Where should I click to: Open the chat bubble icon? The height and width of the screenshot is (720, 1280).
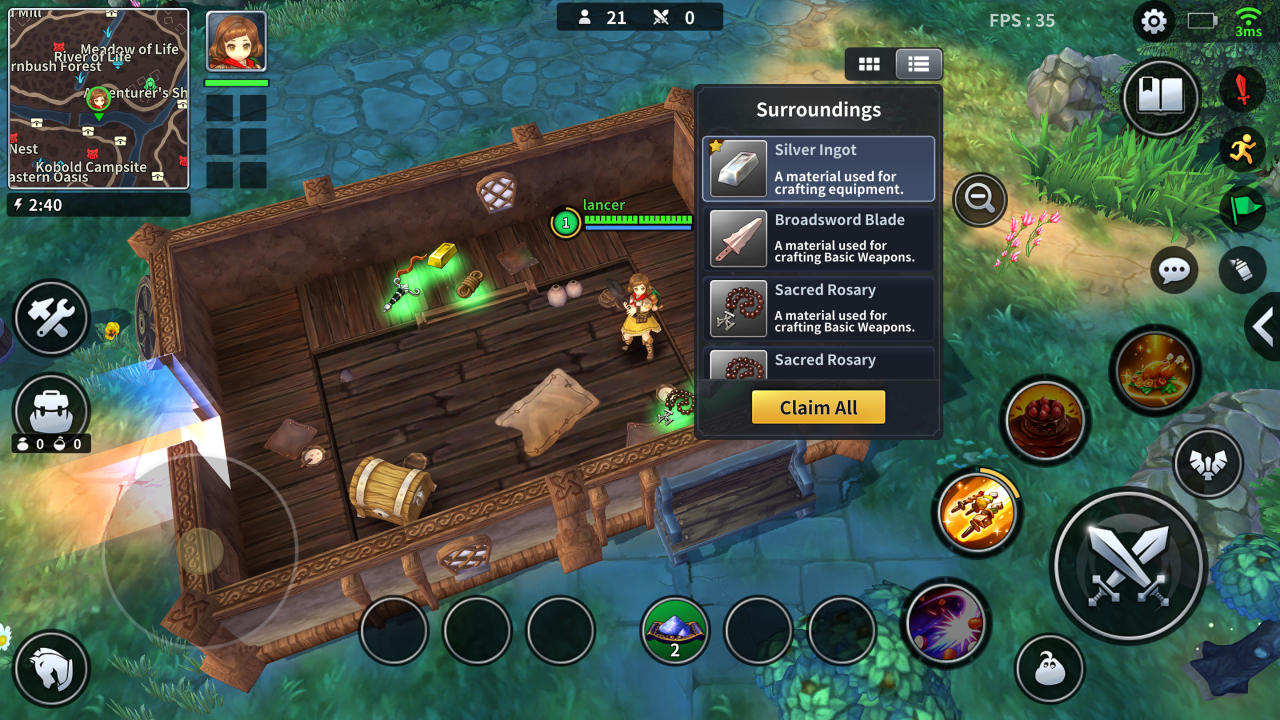pos(1173,270)
